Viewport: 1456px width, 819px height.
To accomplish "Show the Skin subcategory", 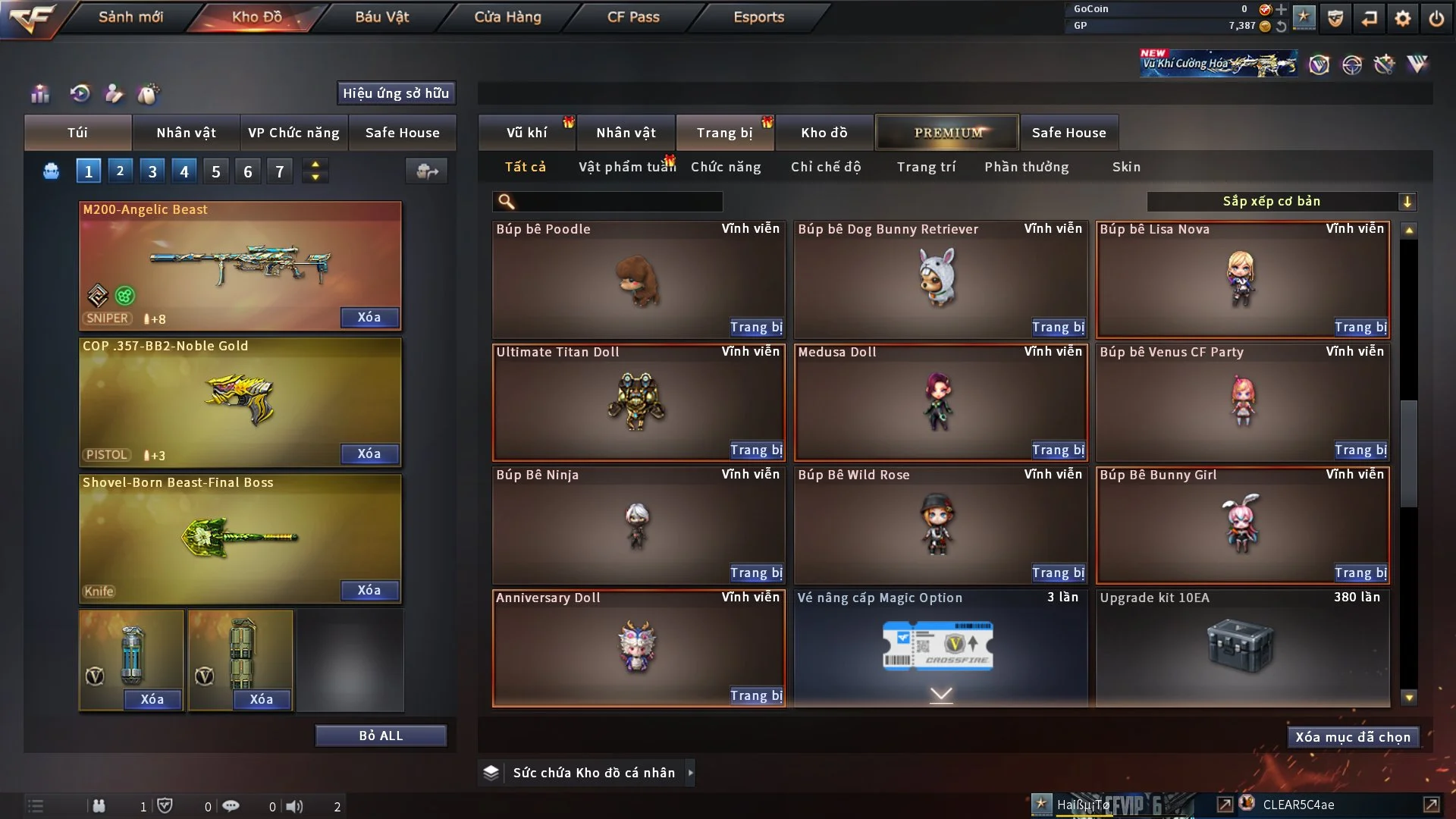I will point(1126,167).
